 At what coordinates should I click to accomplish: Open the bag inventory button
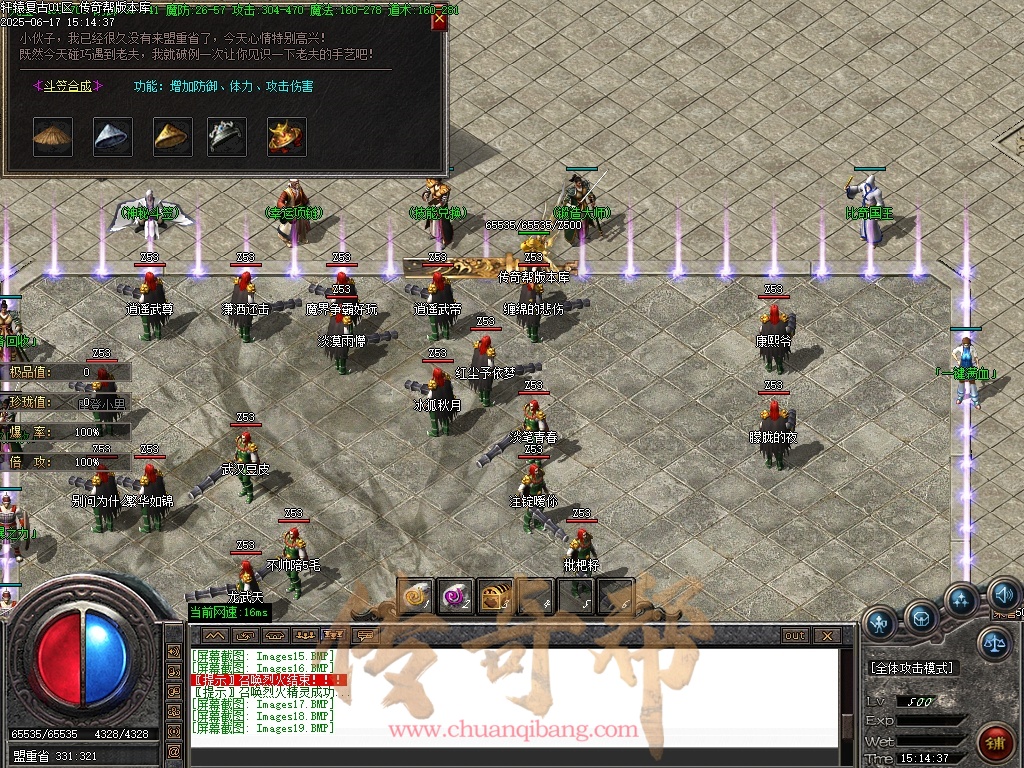[921, 617]
